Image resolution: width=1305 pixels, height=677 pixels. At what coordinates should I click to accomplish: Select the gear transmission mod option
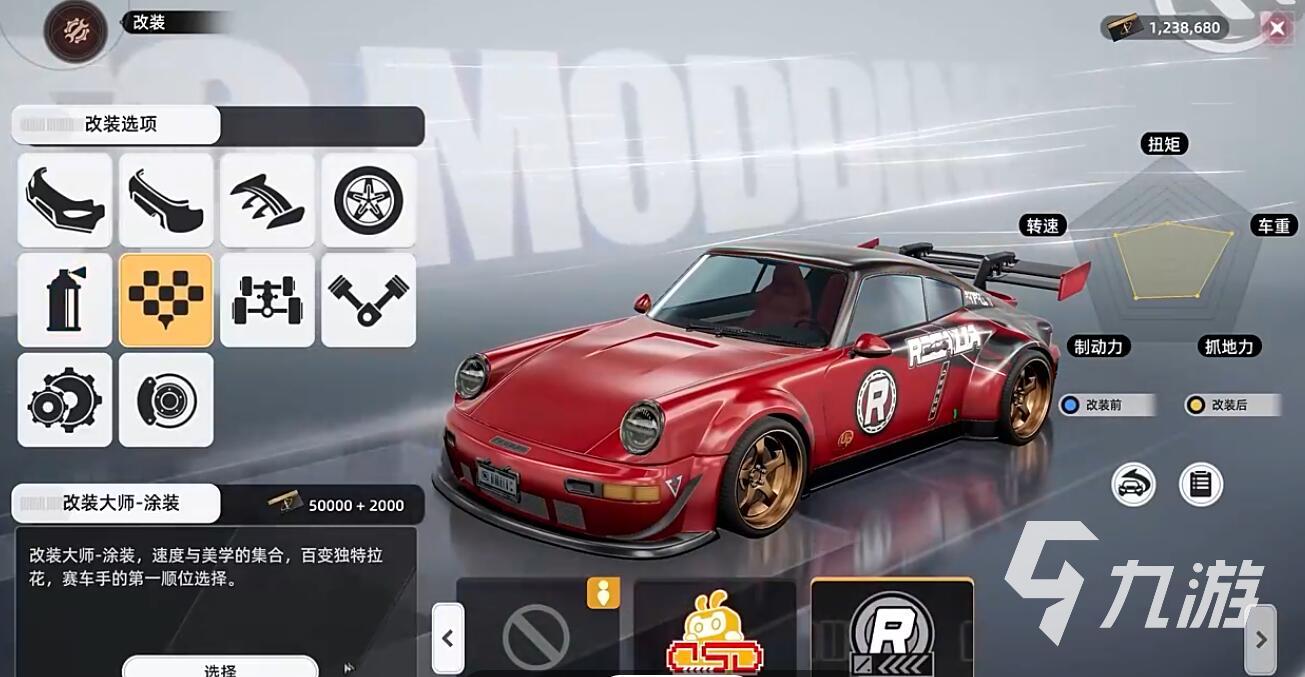65,400
